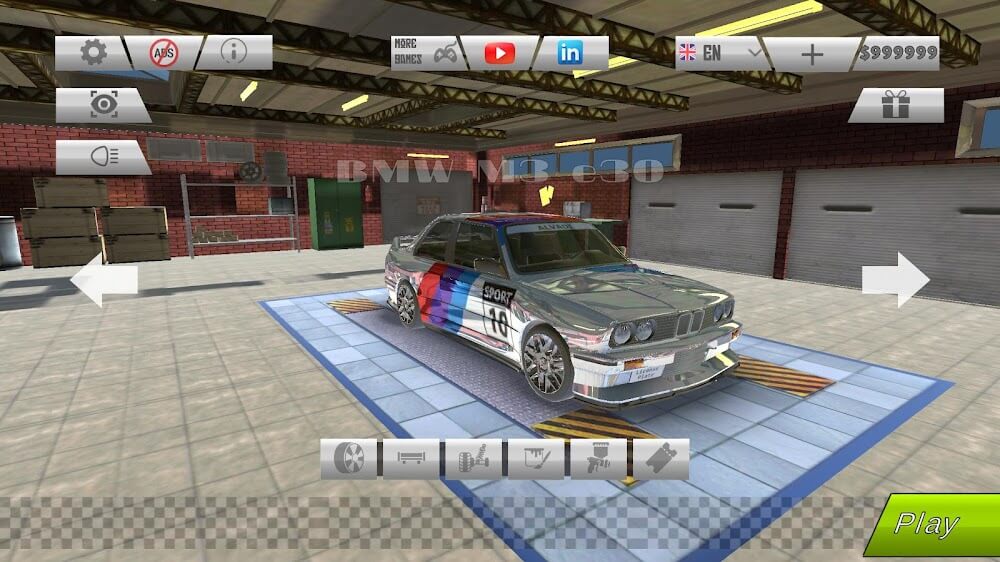
Task: Claim the gift box reward
Action: 896,106
